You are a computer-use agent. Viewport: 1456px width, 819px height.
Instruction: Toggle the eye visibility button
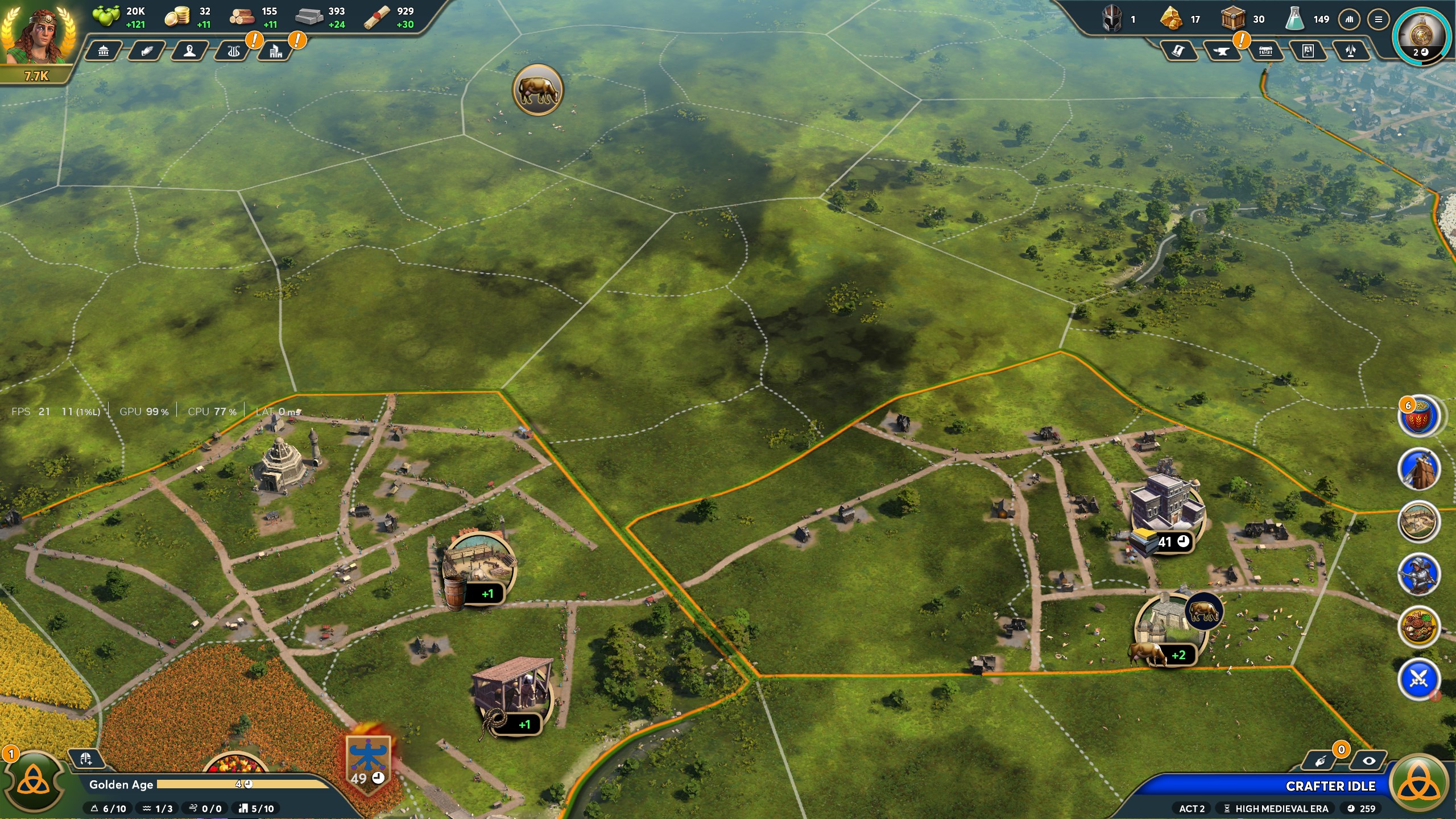[1369, 761]
